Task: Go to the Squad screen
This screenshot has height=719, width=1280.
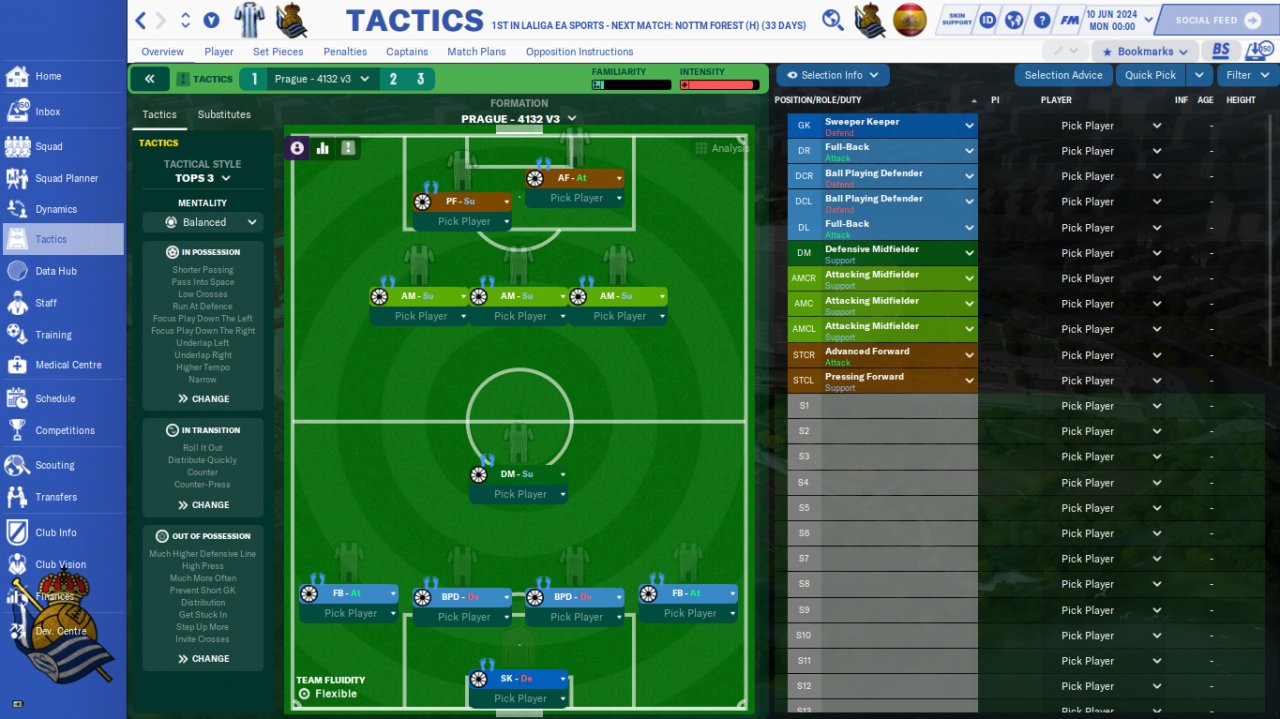Action: point(48,146)
